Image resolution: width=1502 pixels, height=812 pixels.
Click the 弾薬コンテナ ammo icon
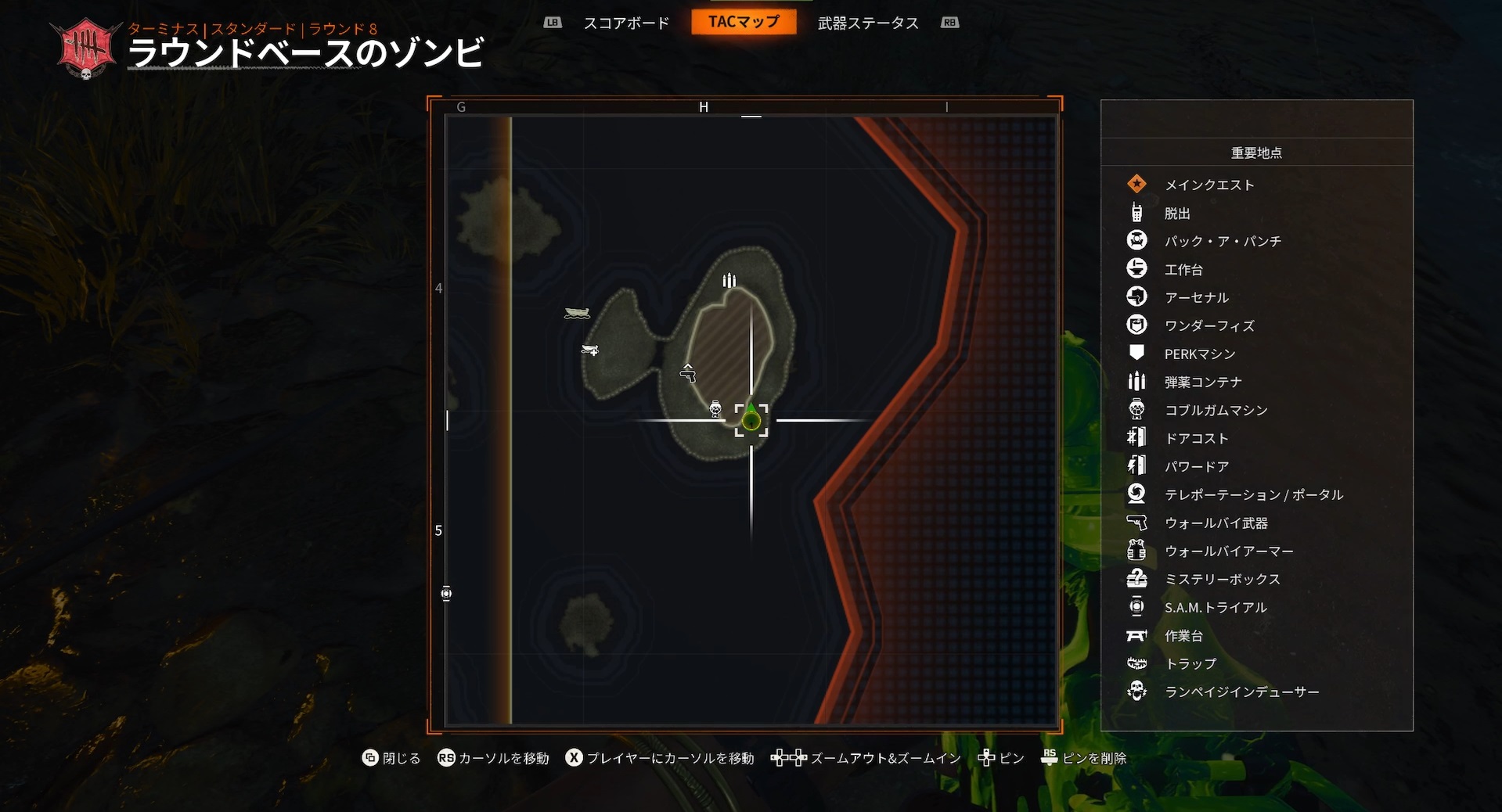(x=1136, y=381)
